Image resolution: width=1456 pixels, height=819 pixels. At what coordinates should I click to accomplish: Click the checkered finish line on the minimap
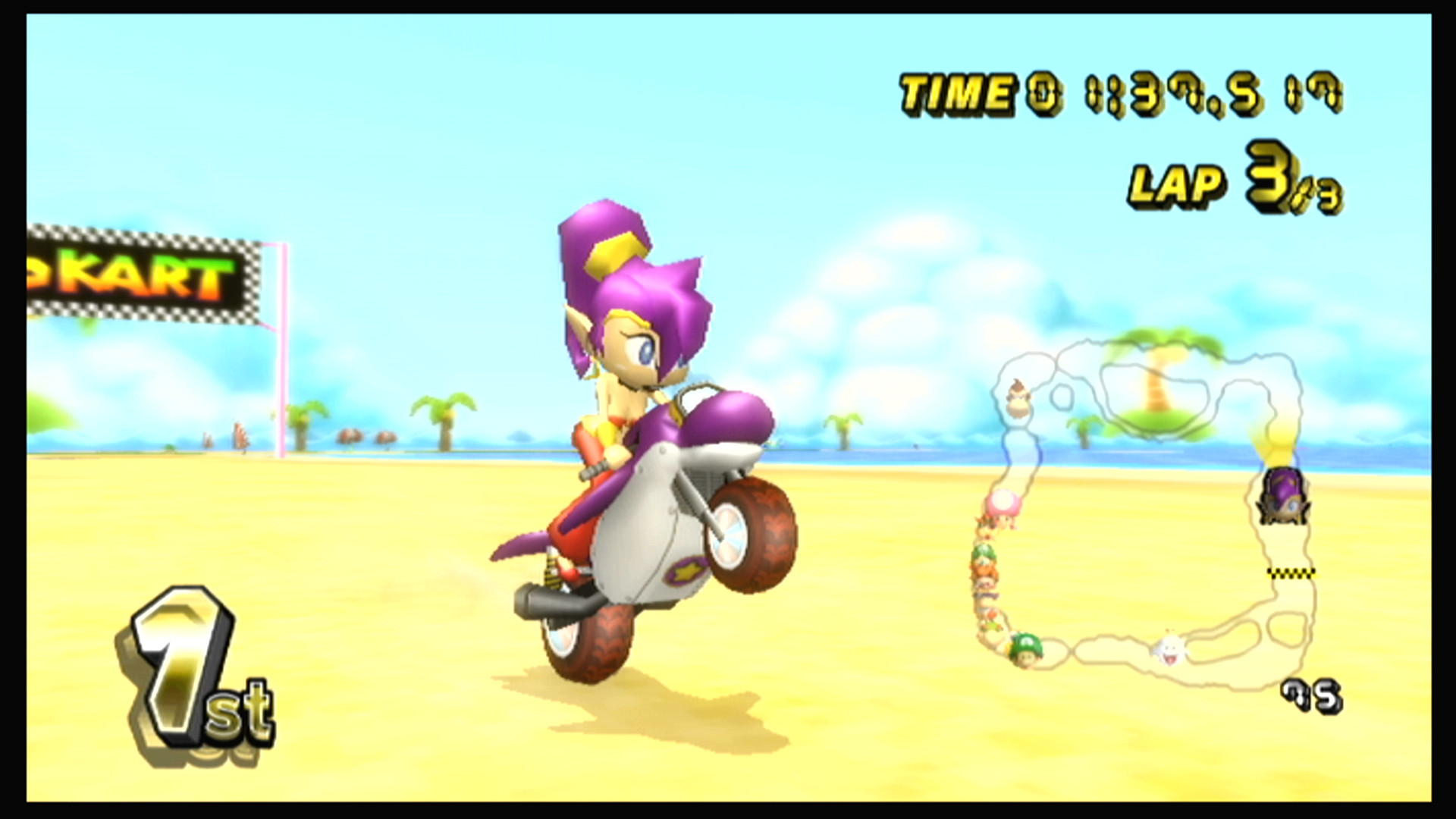pos(1290,573)
